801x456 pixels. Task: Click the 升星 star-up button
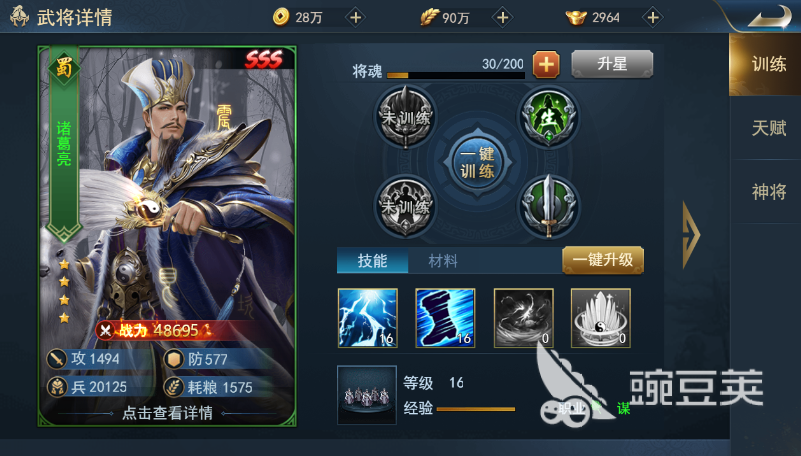[x=611, y=65]
